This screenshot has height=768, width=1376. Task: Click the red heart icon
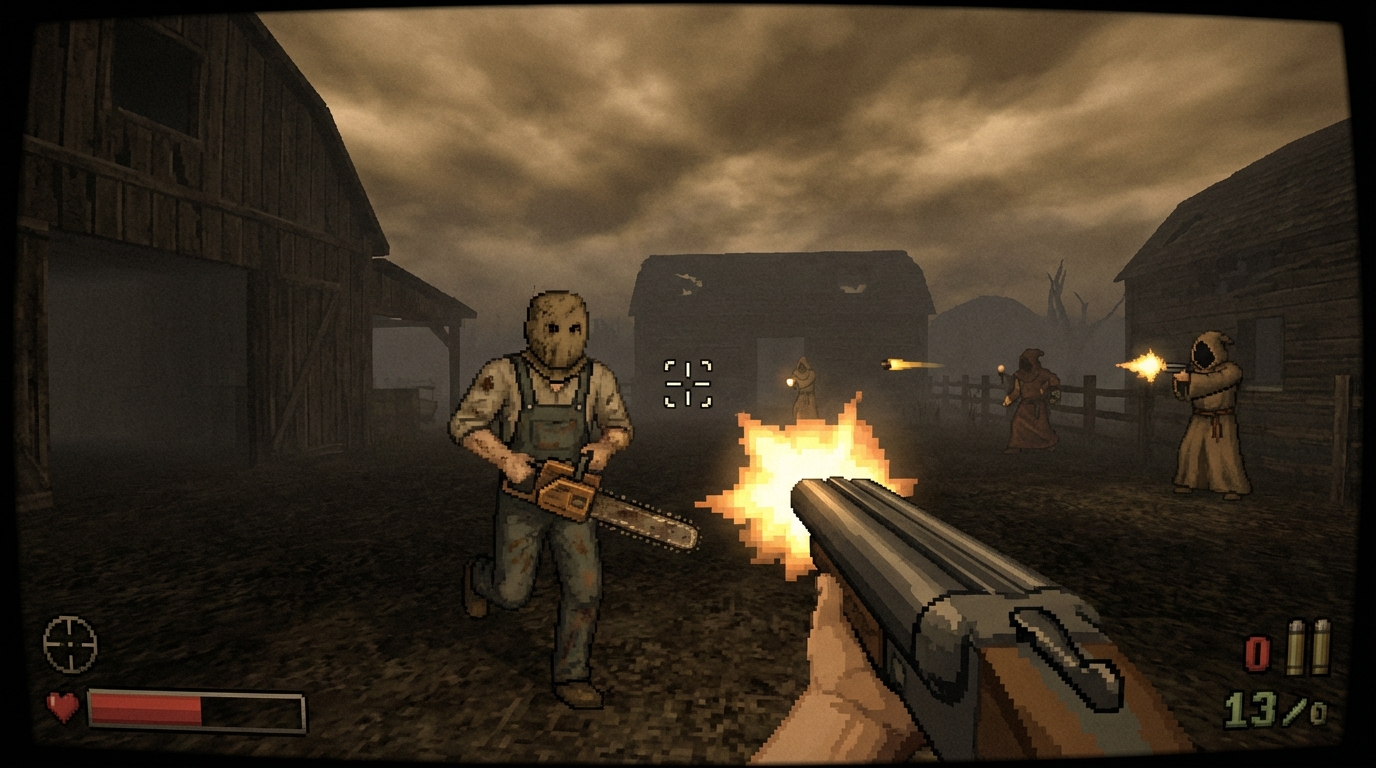click(63, 707)
